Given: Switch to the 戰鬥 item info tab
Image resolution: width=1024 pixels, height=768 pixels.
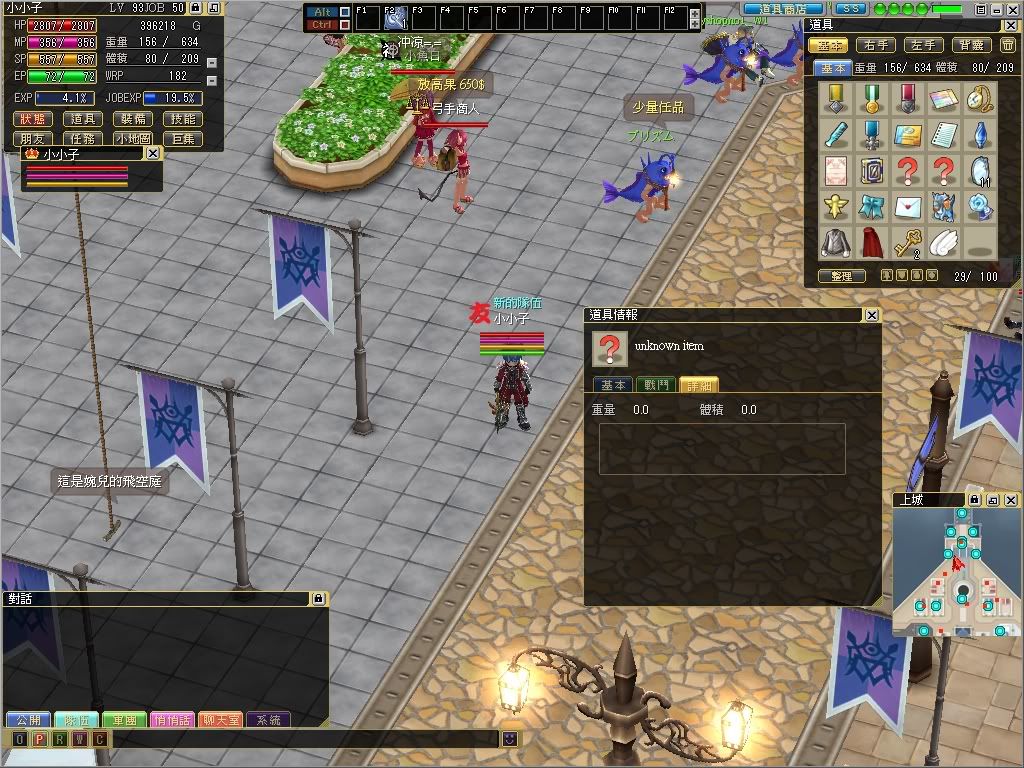Looking at the screenshot, I should click(x=655, y=385).
